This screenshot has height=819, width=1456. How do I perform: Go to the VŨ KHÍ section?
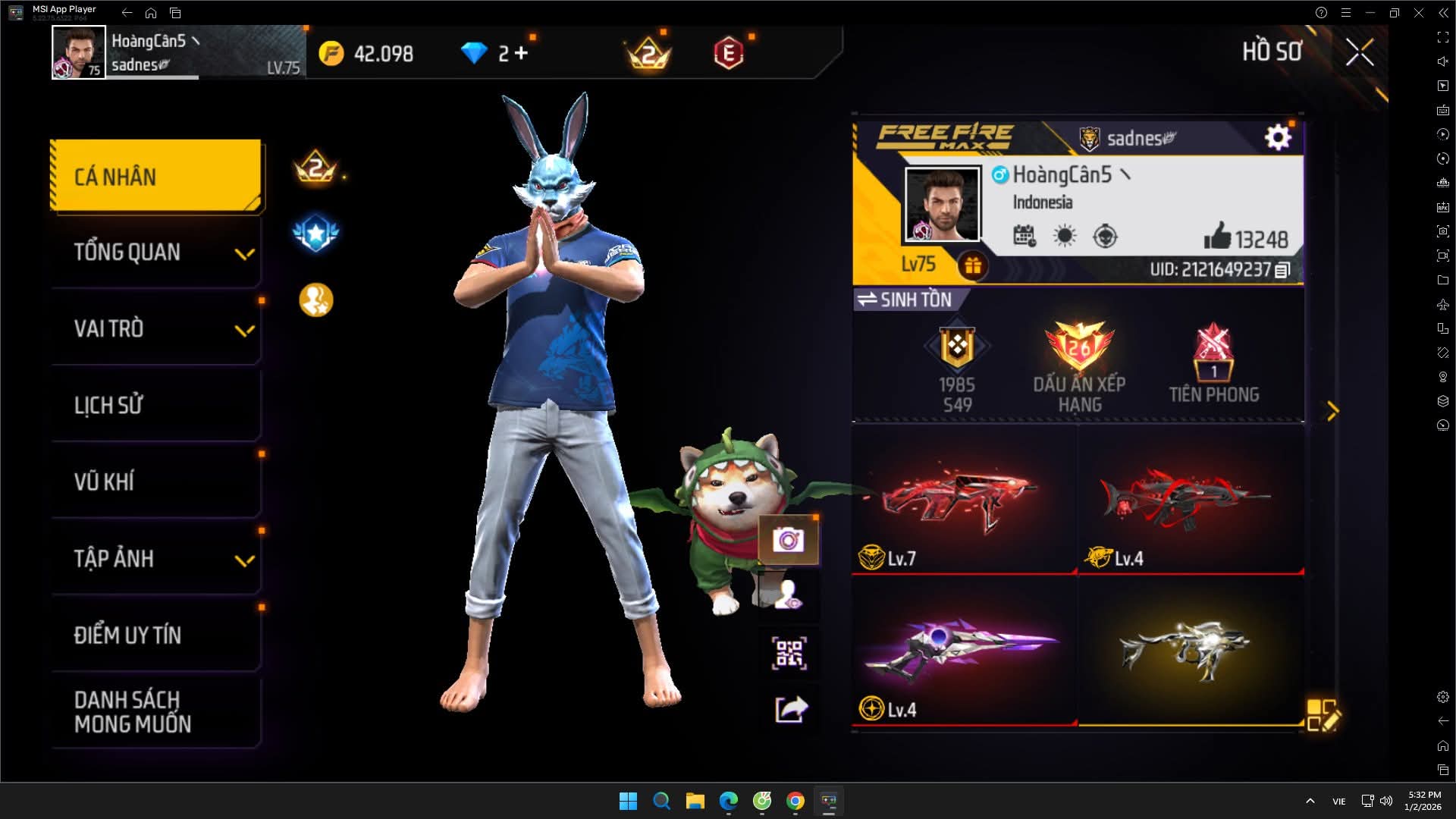(x=156, y=482)
